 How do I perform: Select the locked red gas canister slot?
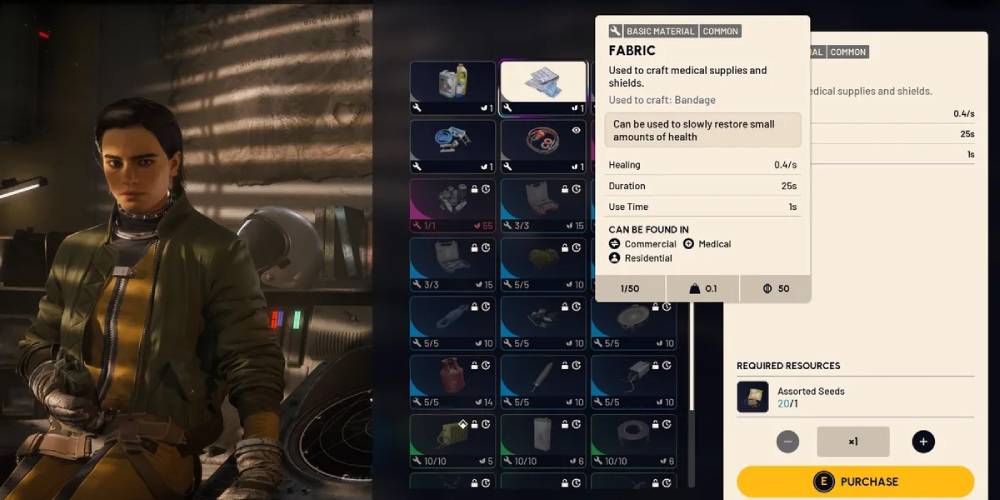point(453,381)
